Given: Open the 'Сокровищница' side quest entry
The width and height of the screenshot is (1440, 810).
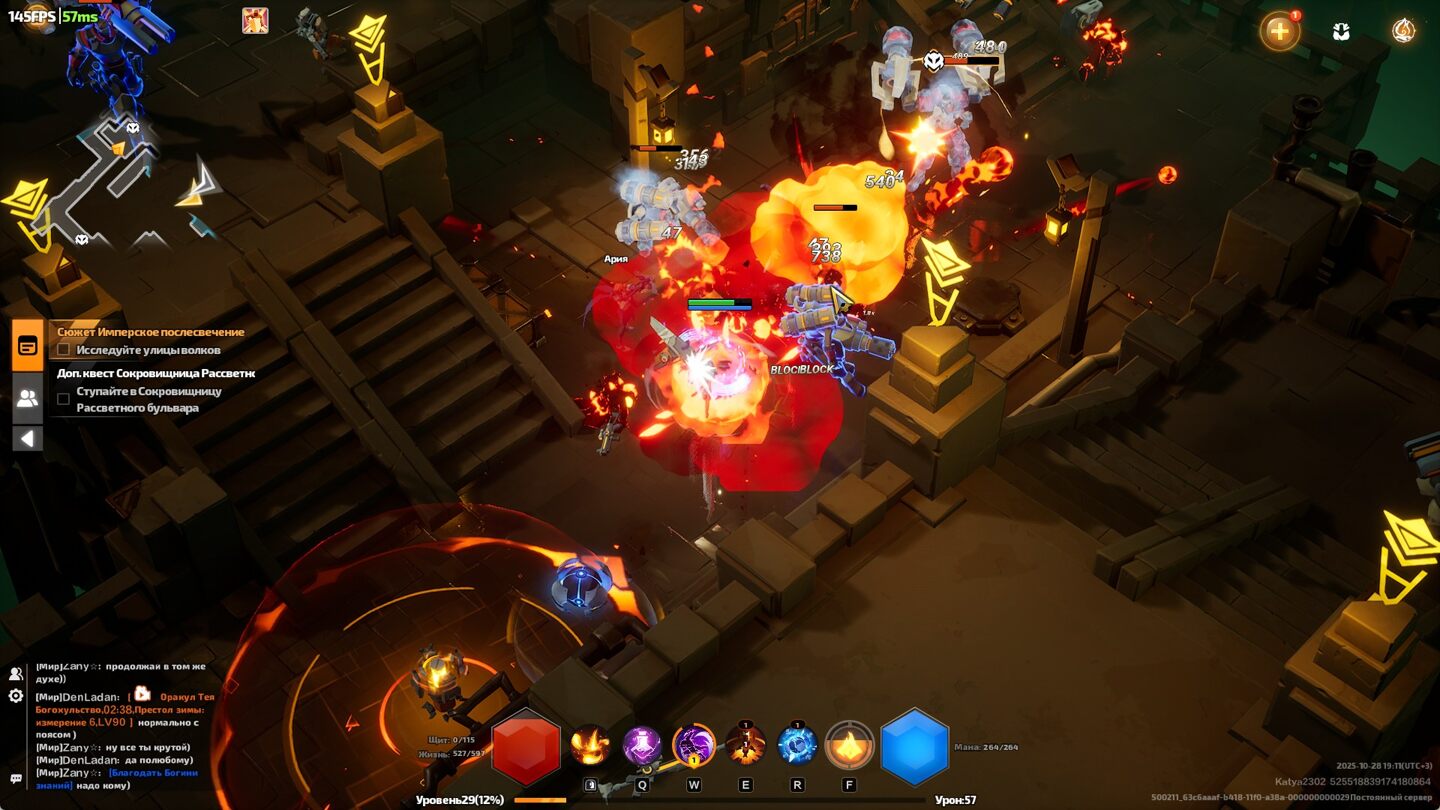Looking at the screenshot, I should coord(156,373).
